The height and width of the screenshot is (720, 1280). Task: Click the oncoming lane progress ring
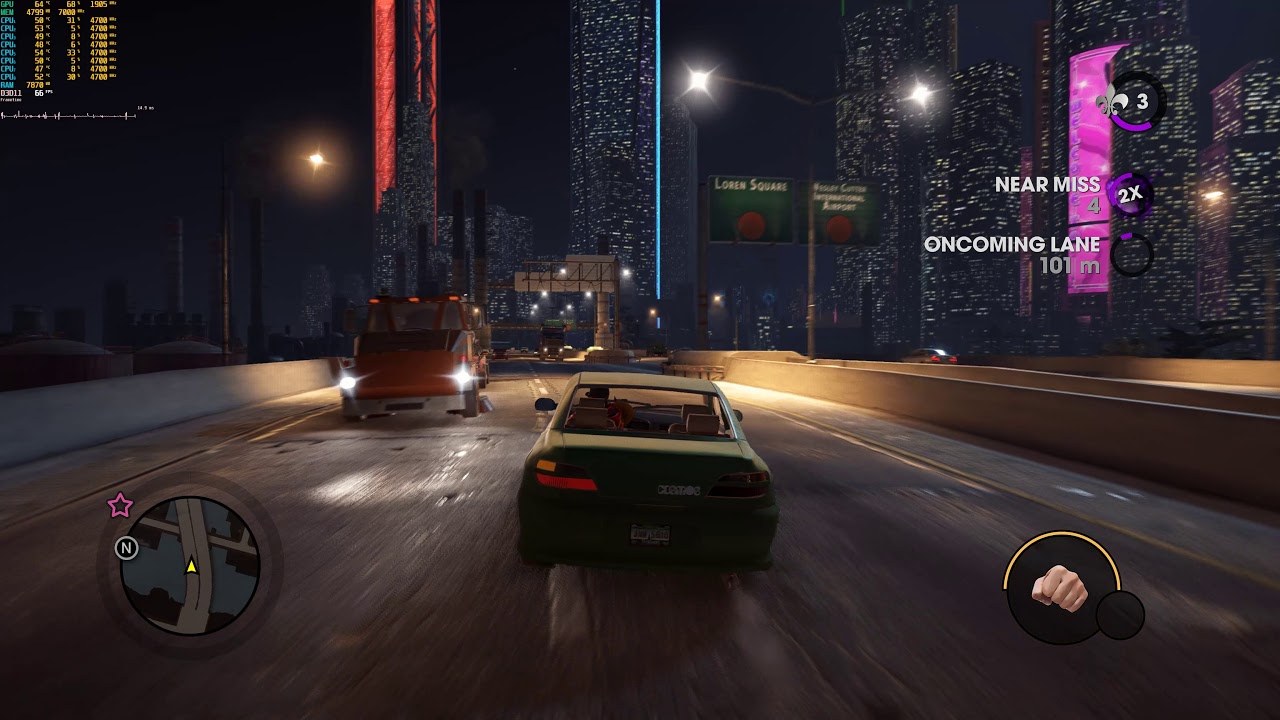(1131, 255)
